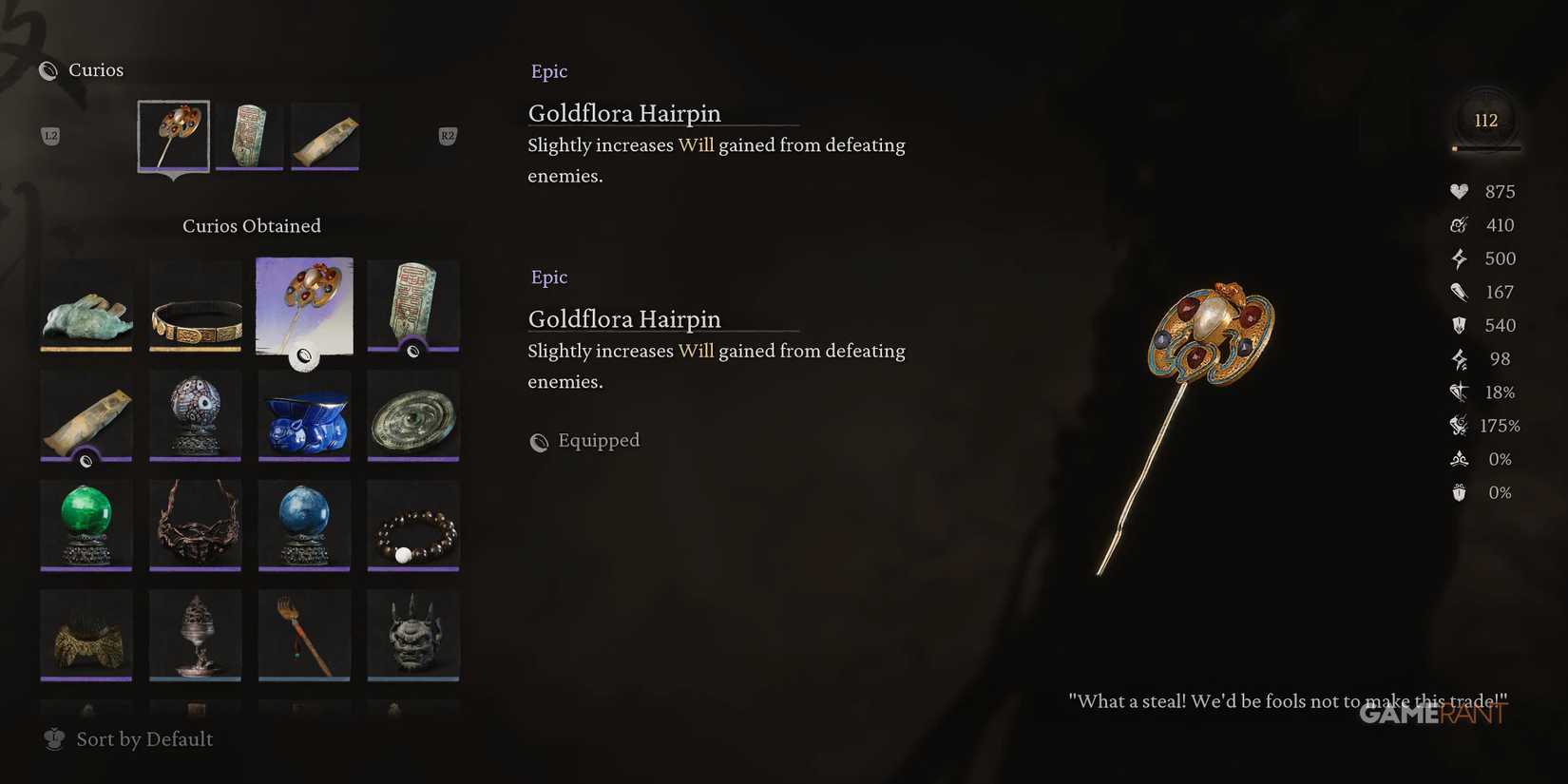Switch category pages with the L2 tab
Image resolution: width=1568 pixels, height=784 pixels.
tap(50, 136)
